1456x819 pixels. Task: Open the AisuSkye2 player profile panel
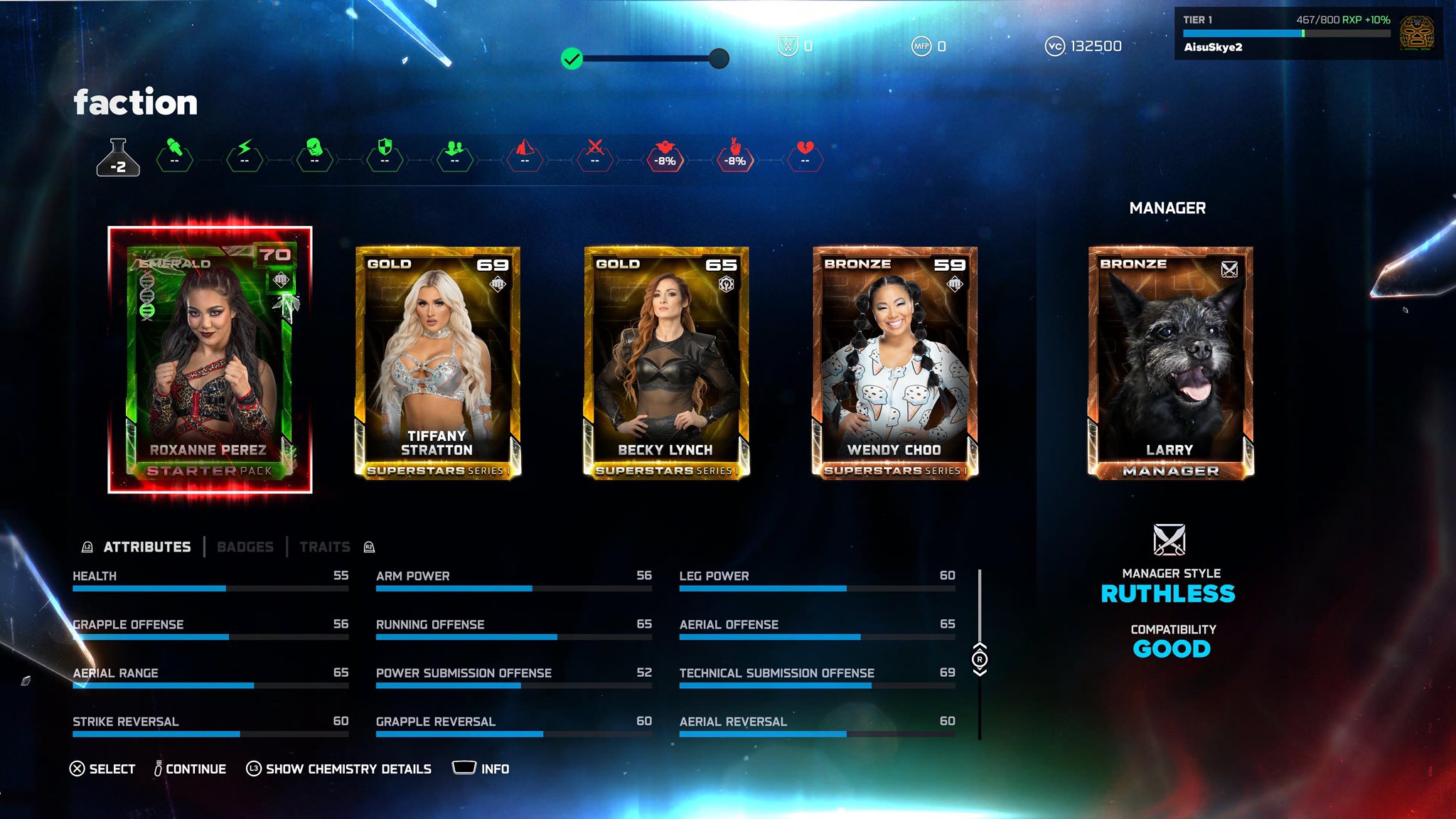click(x=1308, y=33)
